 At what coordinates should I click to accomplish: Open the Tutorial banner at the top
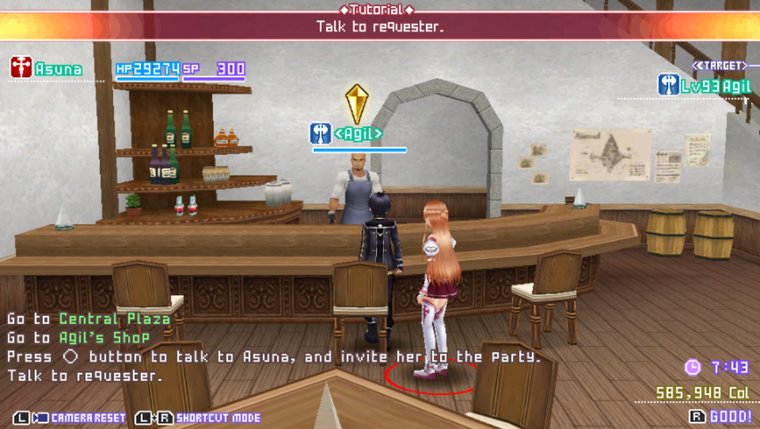[380, 20]
